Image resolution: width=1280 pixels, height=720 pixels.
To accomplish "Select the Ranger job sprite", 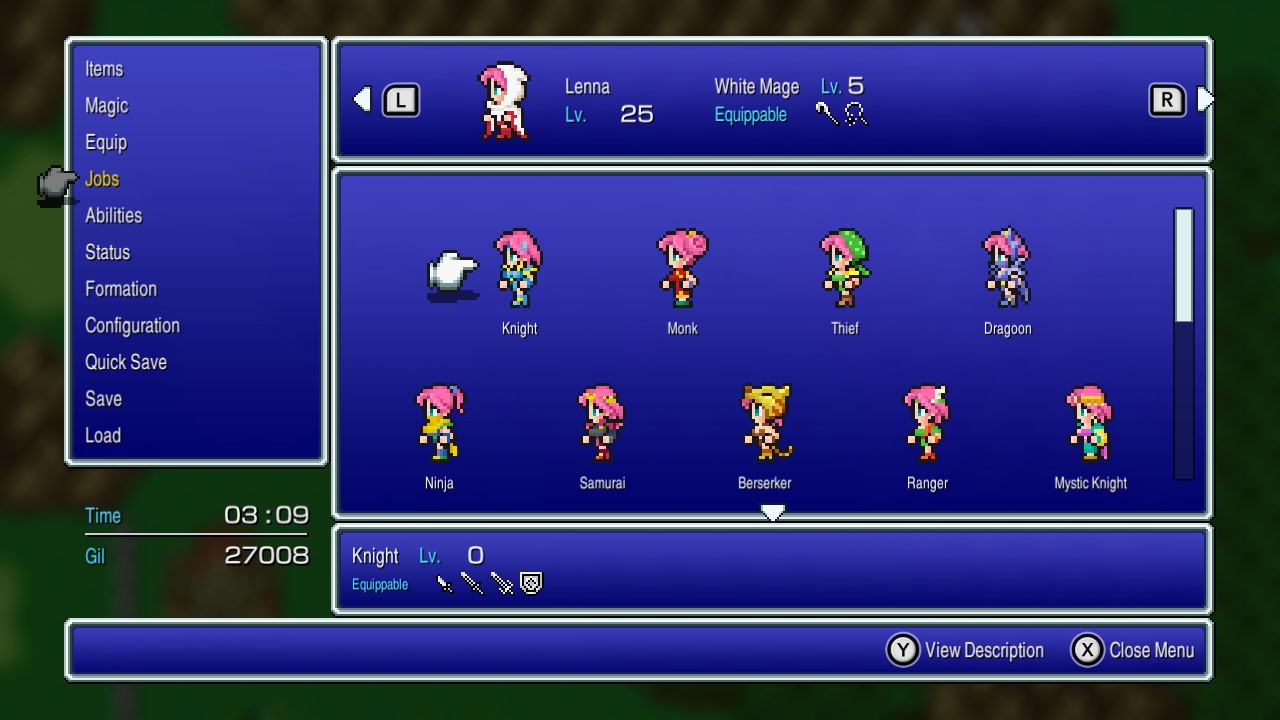I will point(927,425).
